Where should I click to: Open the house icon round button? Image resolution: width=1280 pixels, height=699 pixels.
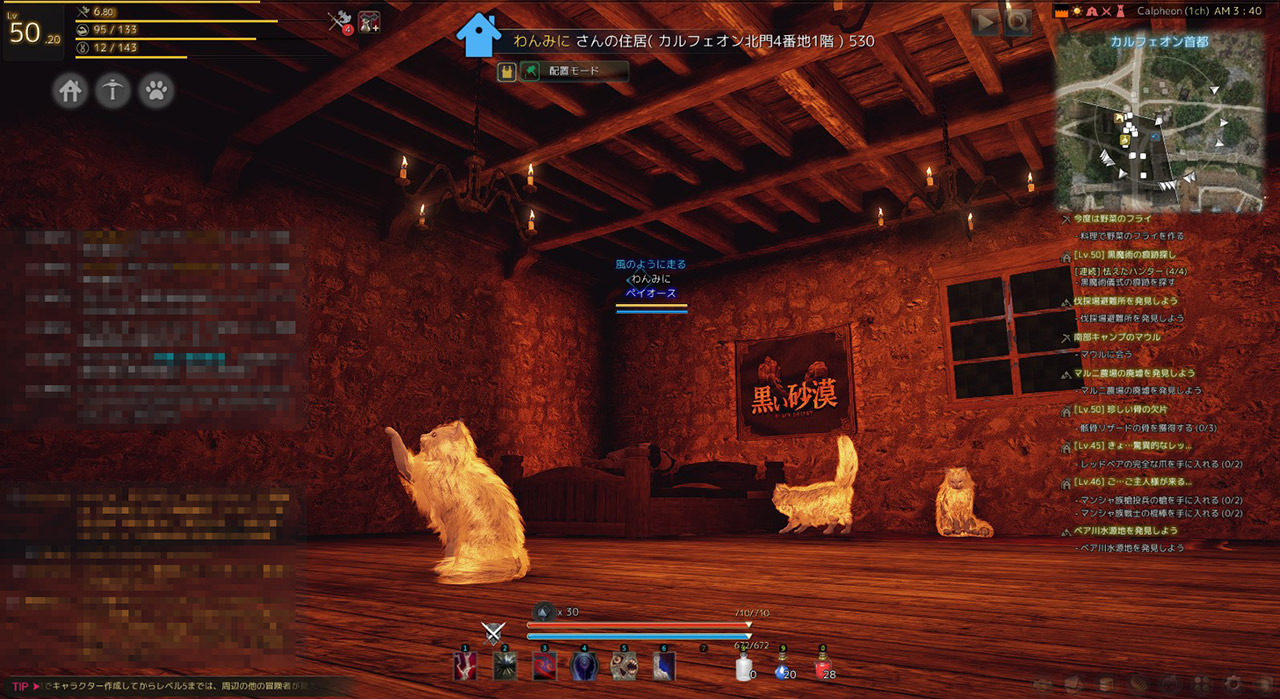pyautogui.click(x=70, y=91)
